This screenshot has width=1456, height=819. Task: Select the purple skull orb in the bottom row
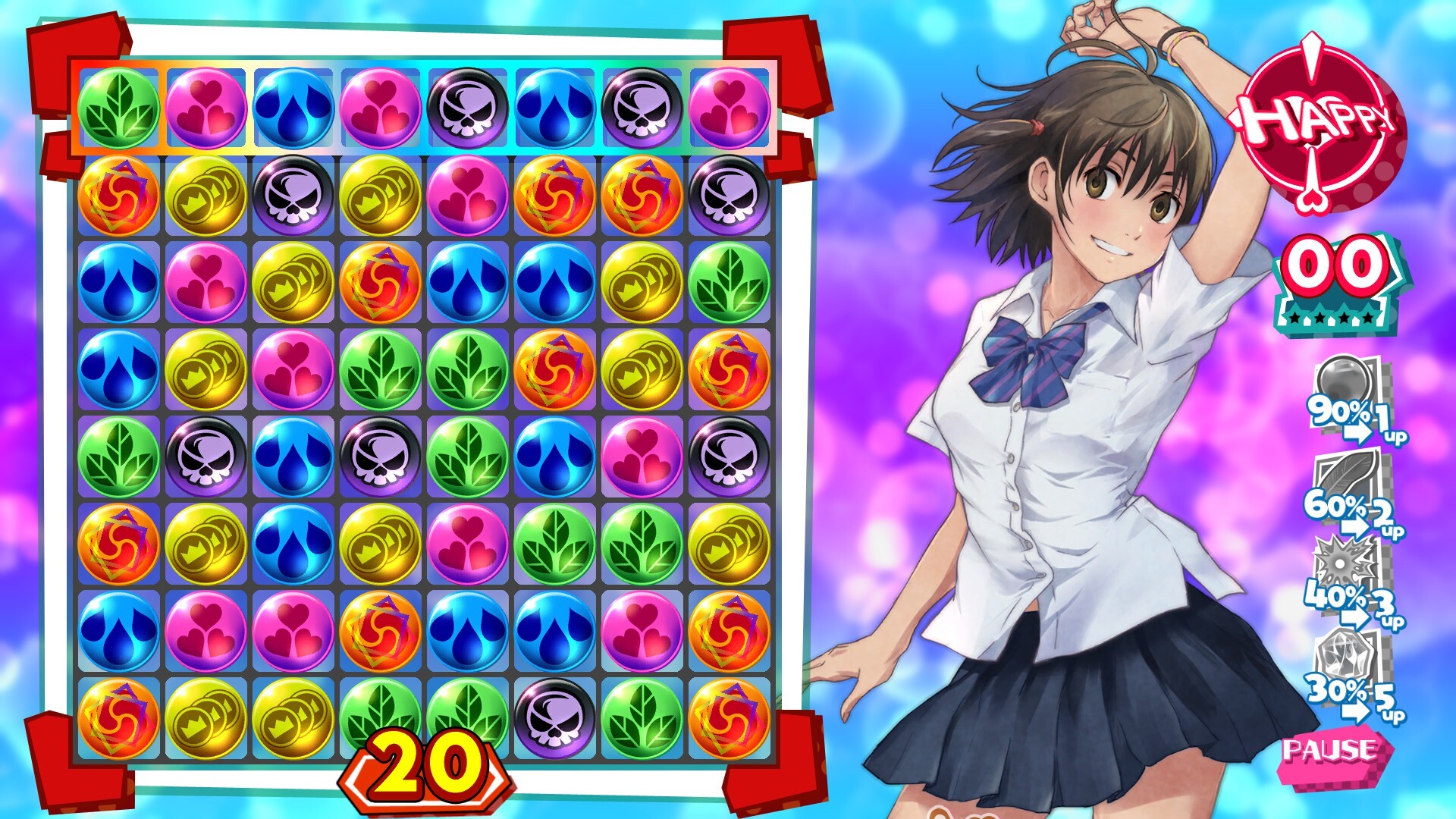552,719
